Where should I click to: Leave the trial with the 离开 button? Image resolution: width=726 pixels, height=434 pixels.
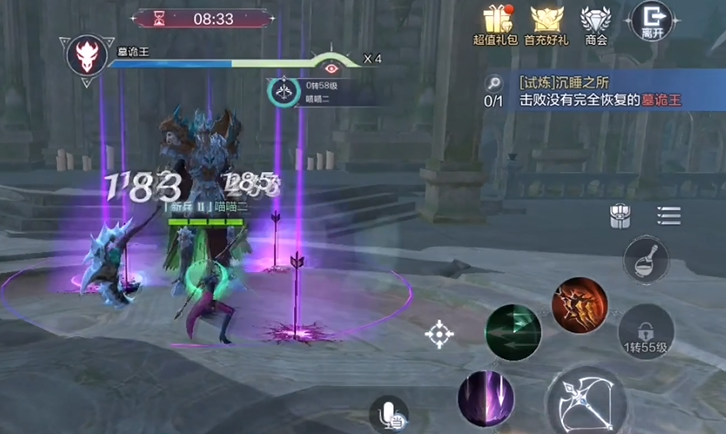[x=652, y=21]
